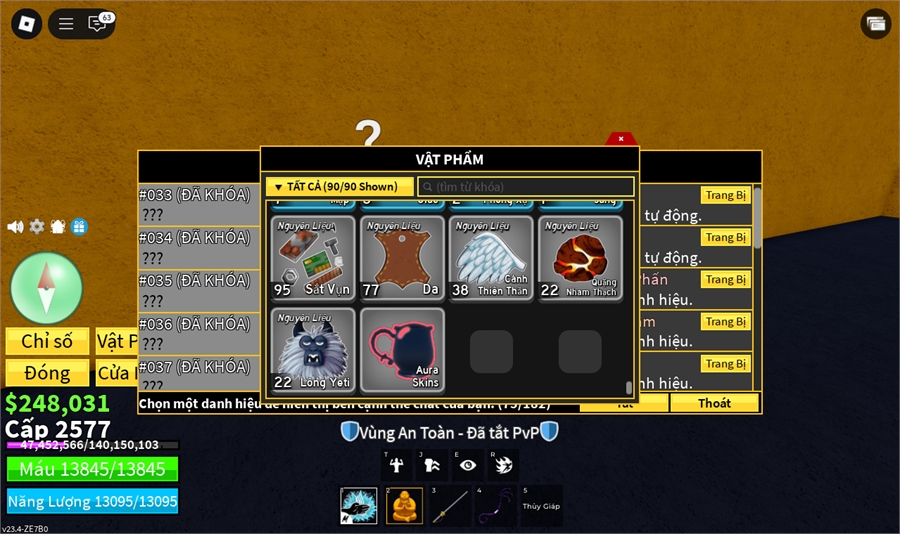900x534 pixels.
Task: Click the green compass
Action: (x=46, y=288)
